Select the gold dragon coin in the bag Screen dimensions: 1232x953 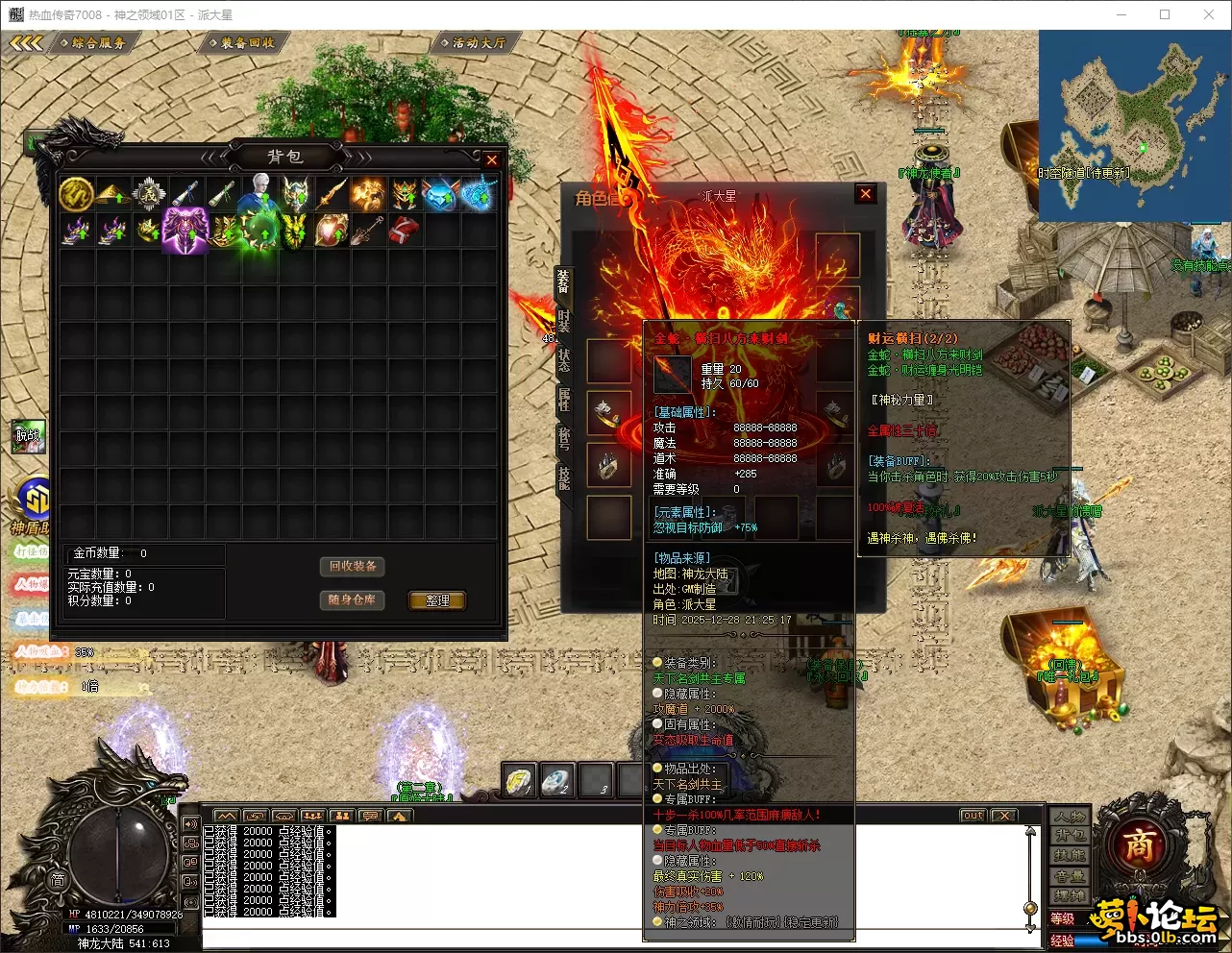click(76, 194)
